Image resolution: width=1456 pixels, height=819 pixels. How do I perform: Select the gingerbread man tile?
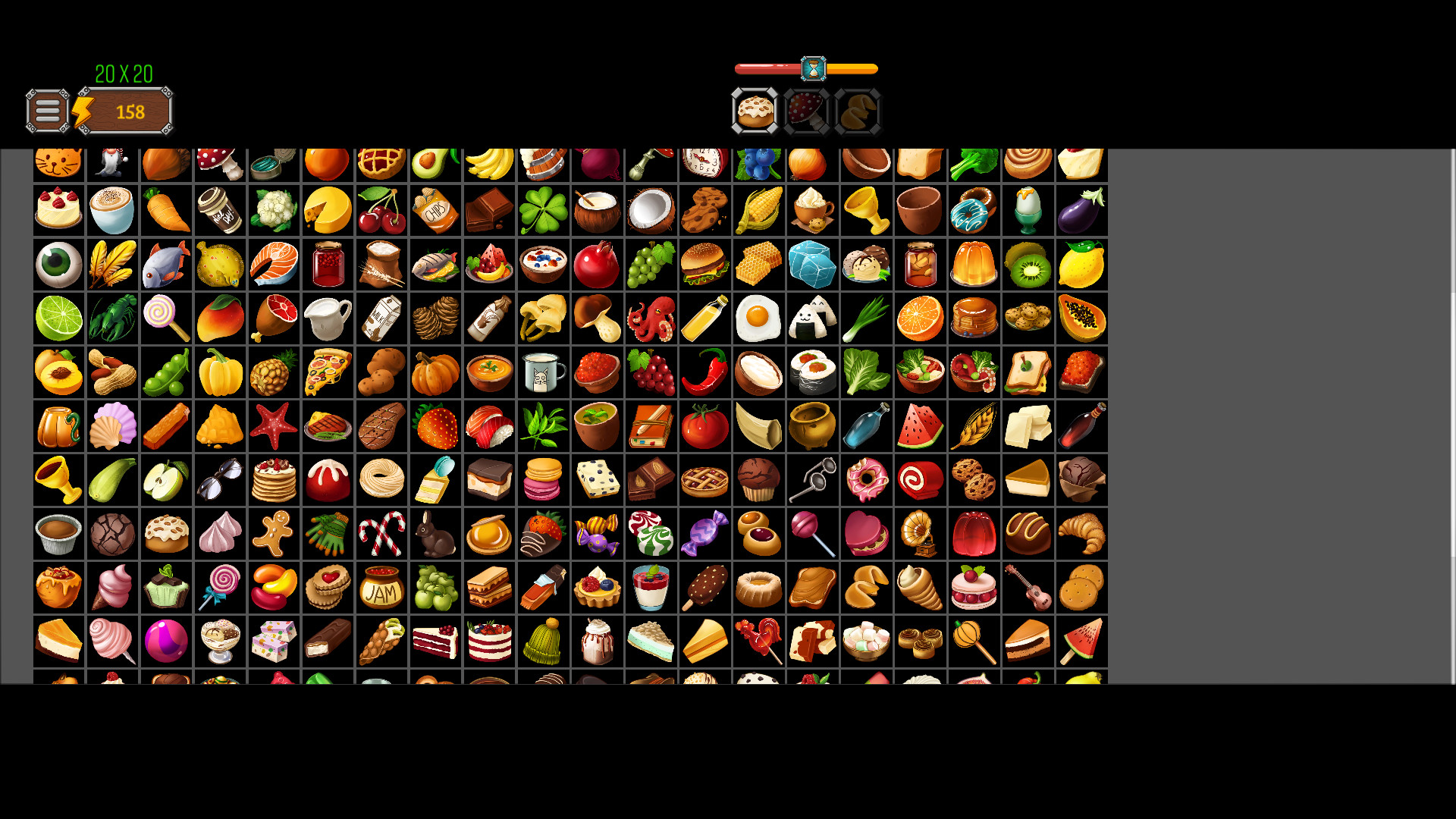274,534
